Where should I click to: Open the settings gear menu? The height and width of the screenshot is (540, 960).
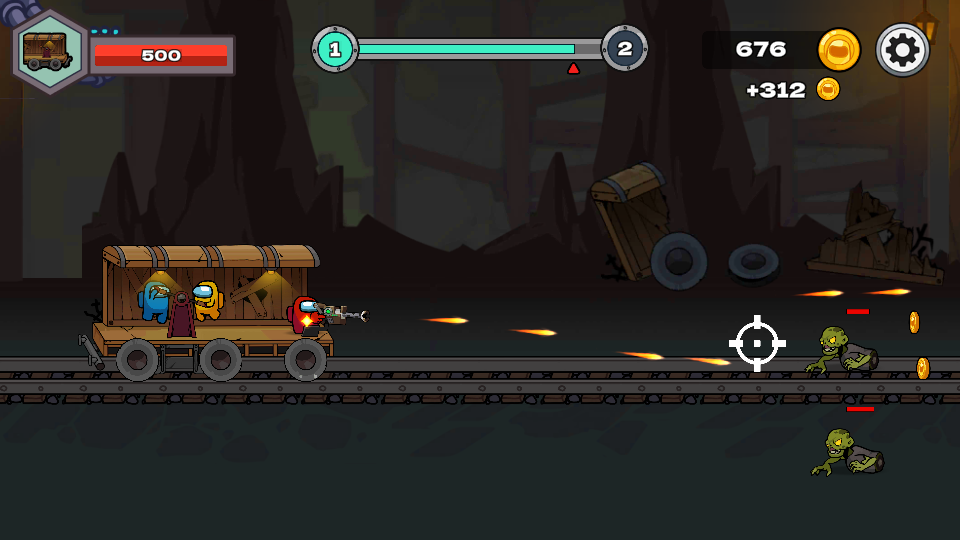click(902, 50)
